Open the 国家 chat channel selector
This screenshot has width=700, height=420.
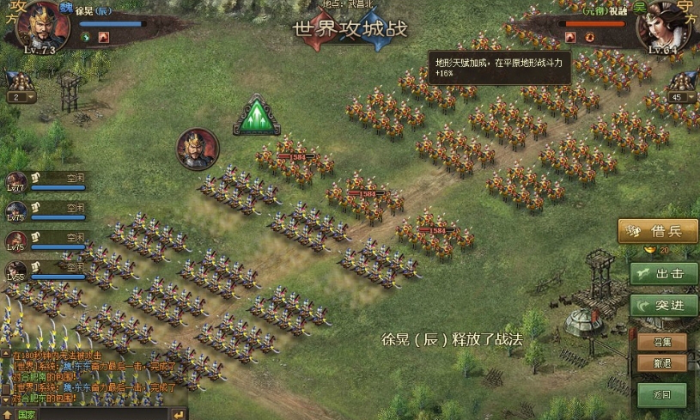(x=27, y=413)
